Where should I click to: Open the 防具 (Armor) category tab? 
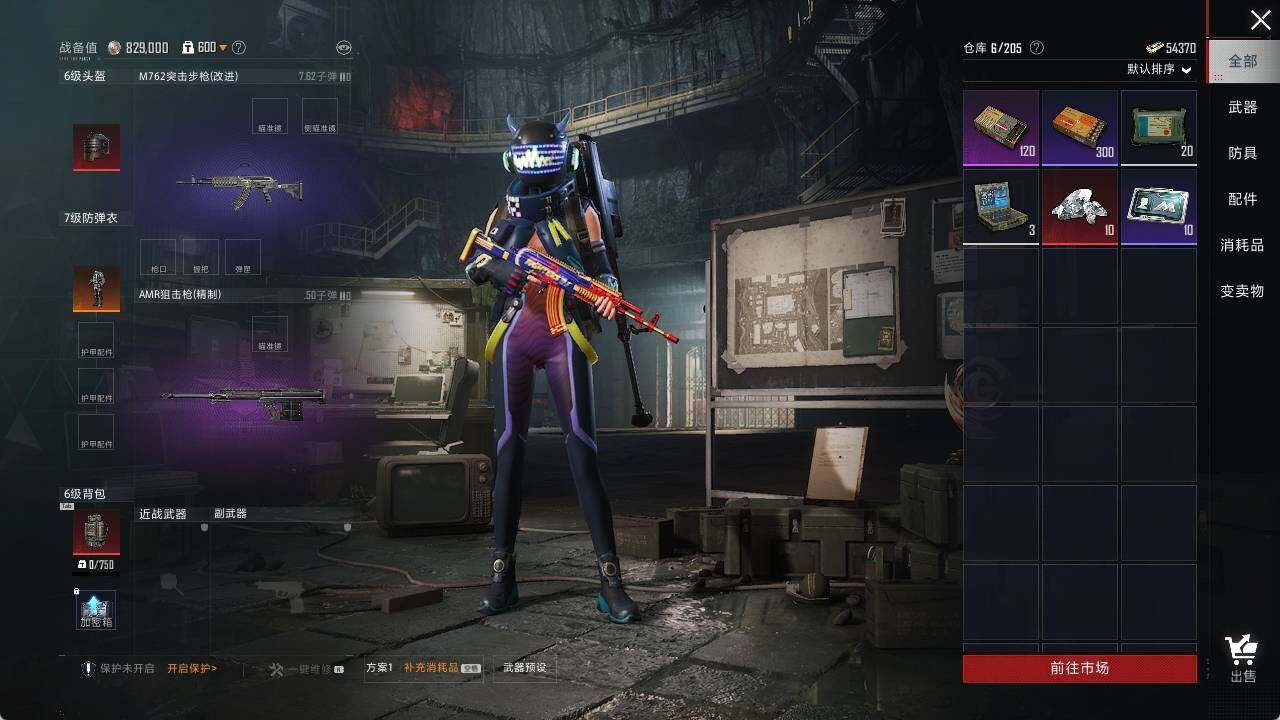click(1243, 153)
